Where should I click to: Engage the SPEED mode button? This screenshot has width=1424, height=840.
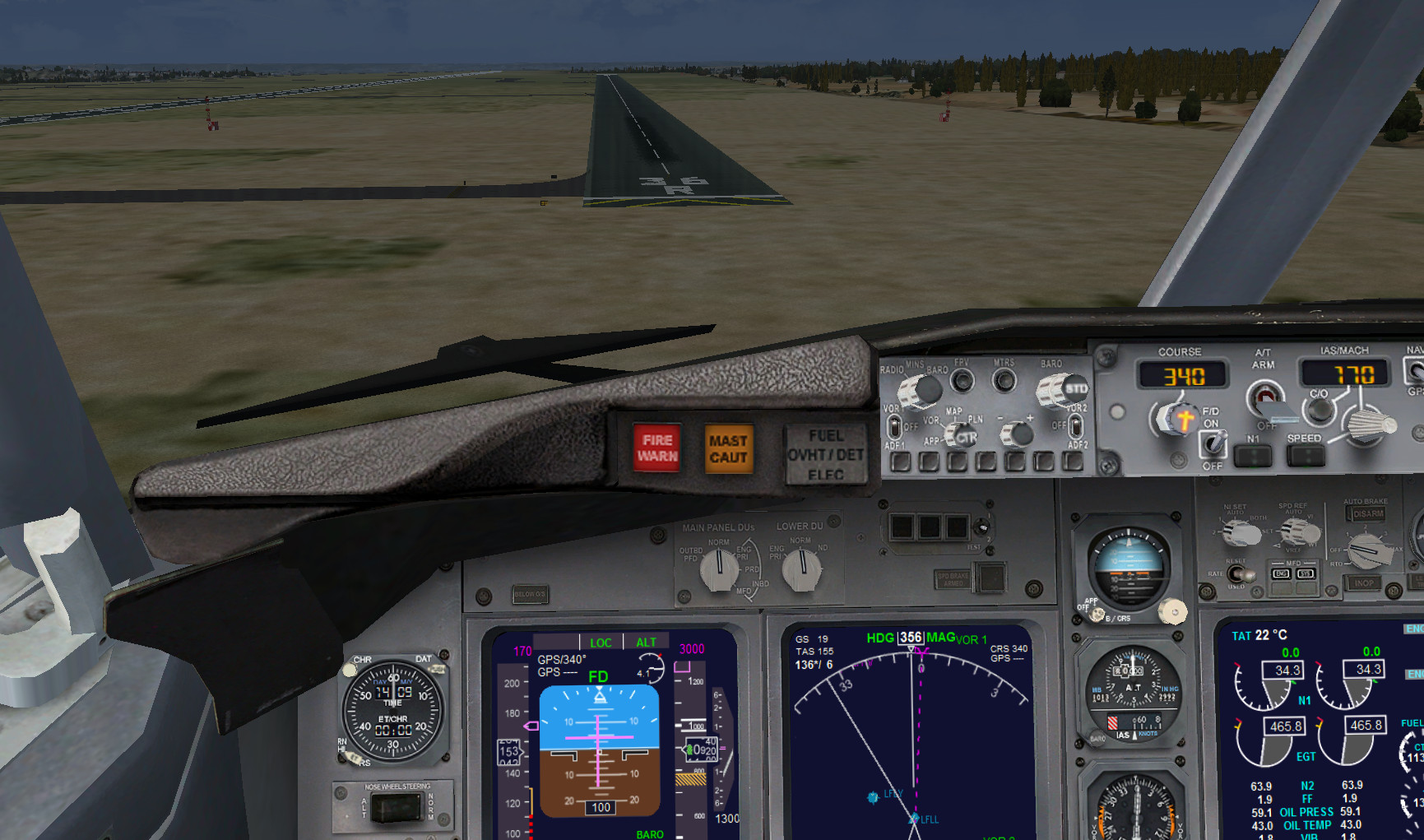[1305, 455]
